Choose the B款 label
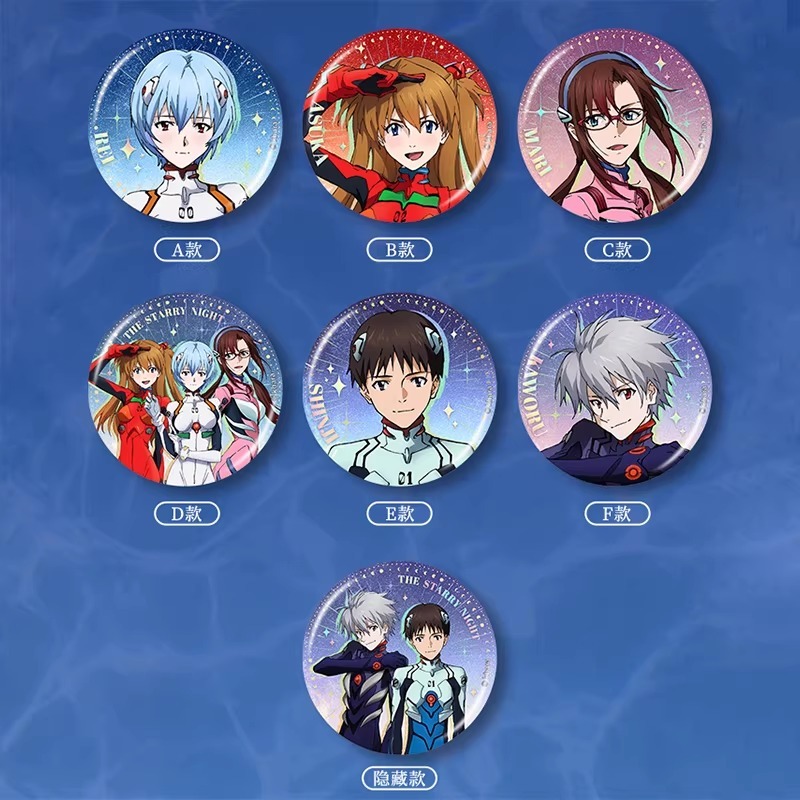 pyautogui.click(x=400, y=249)
